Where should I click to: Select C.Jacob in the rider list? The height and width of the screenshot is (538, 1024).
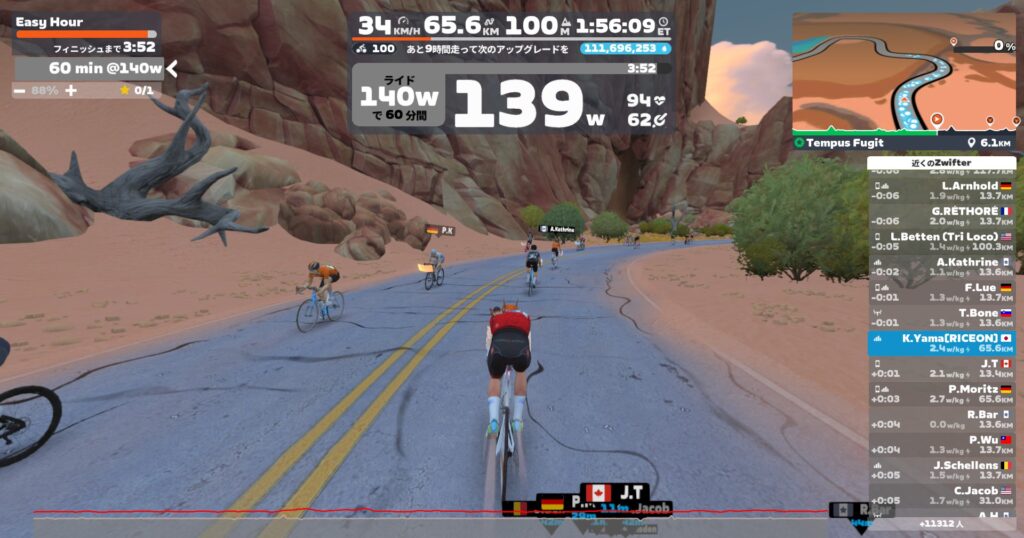[x=942, y=495]
